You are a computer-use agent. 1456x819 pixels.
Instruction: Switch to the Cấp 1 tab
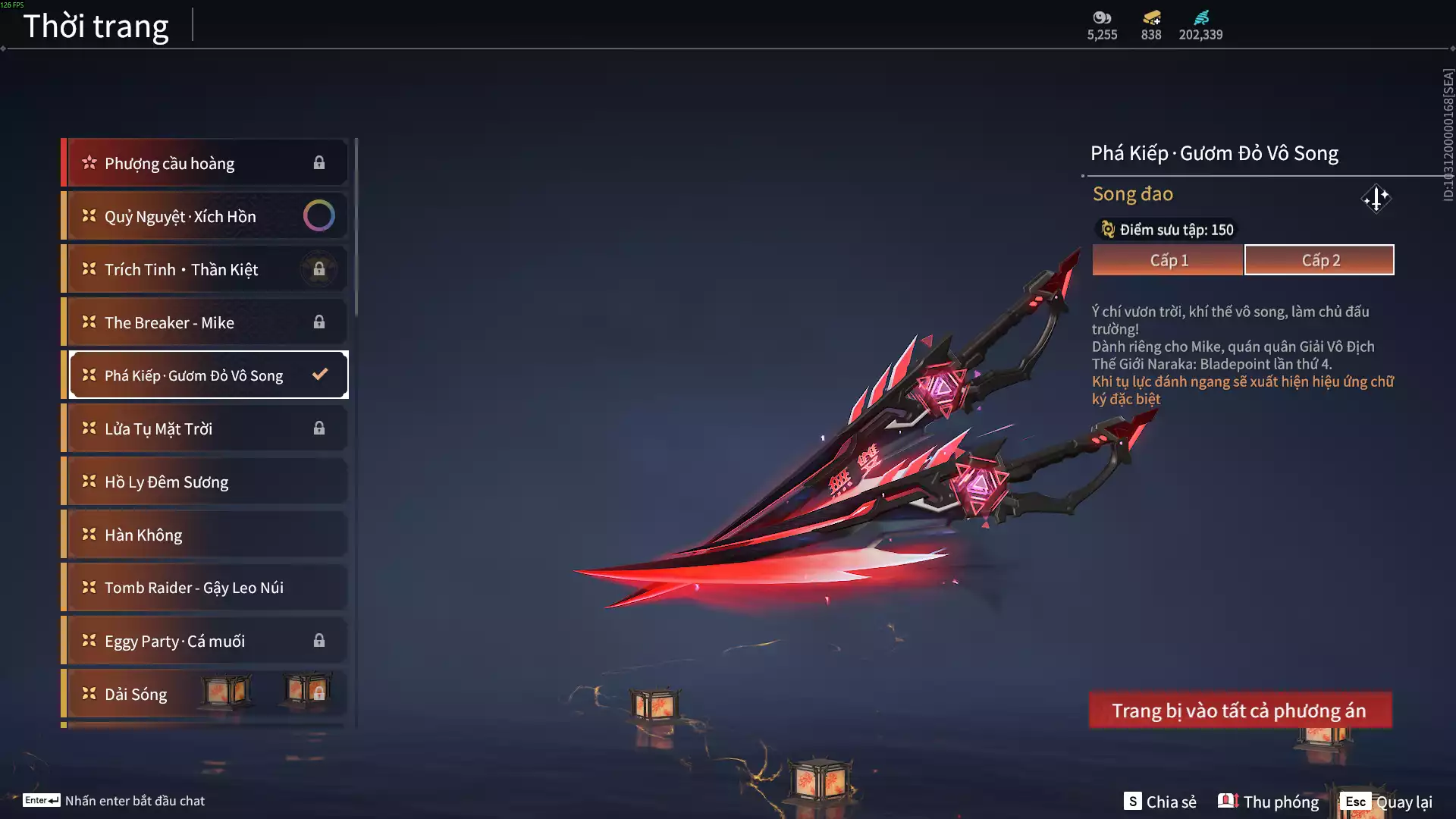(x=1167, y=260)
